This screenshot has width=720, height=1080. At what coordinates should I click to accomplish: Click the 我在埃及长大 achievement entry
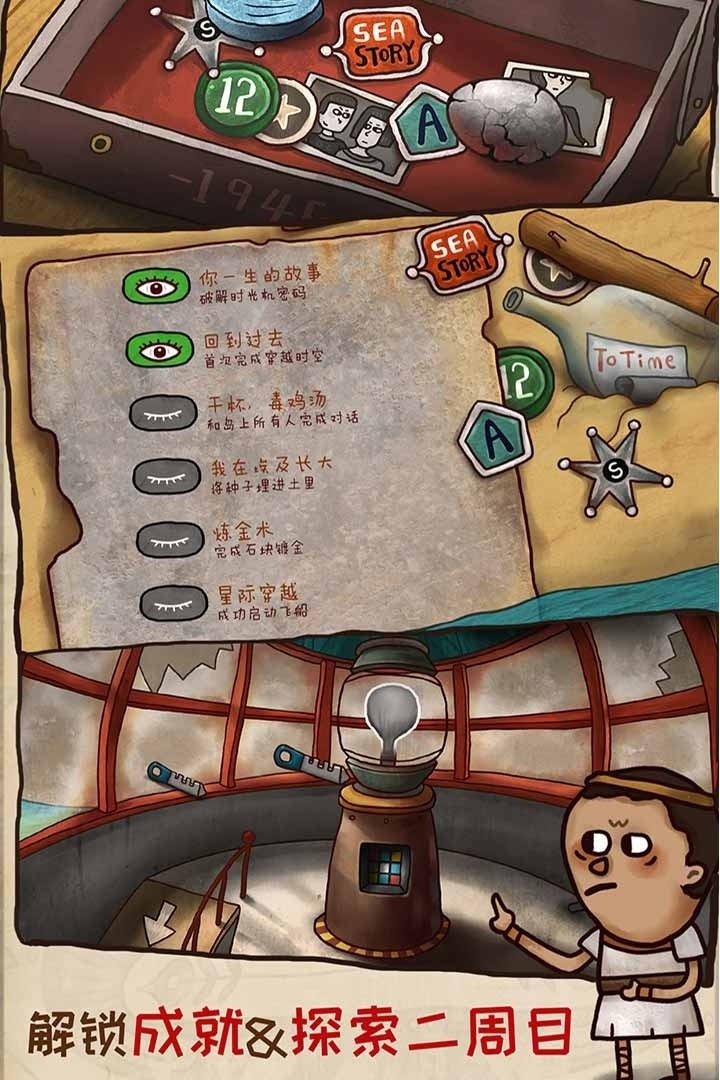(262, 473)
